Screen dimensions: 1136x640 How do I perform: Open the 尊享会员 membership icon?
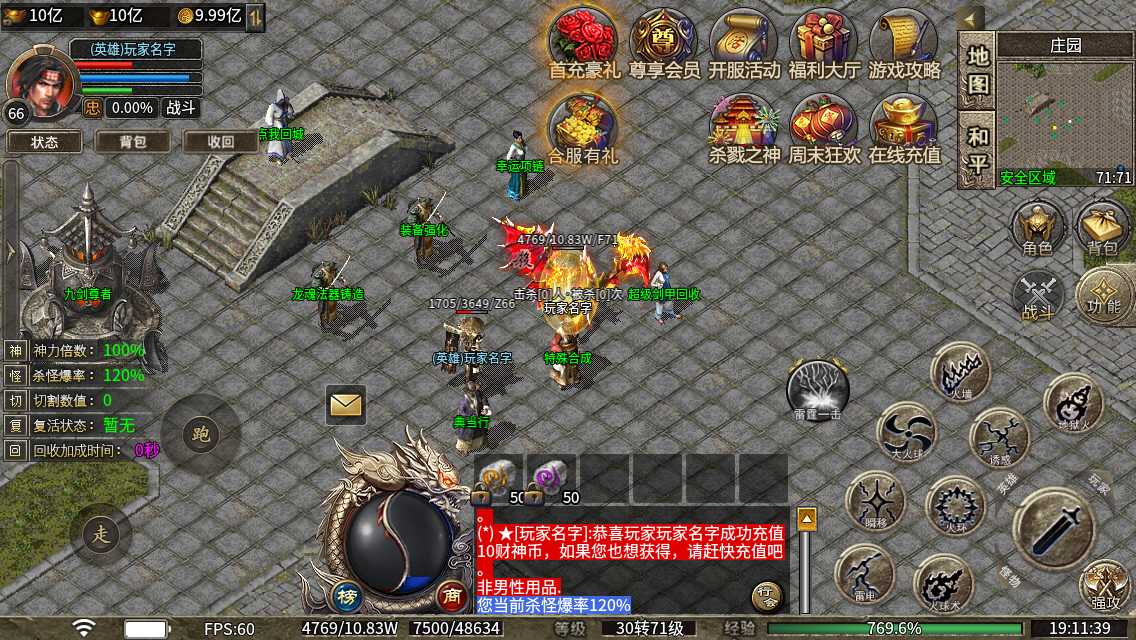pos(664,40)
